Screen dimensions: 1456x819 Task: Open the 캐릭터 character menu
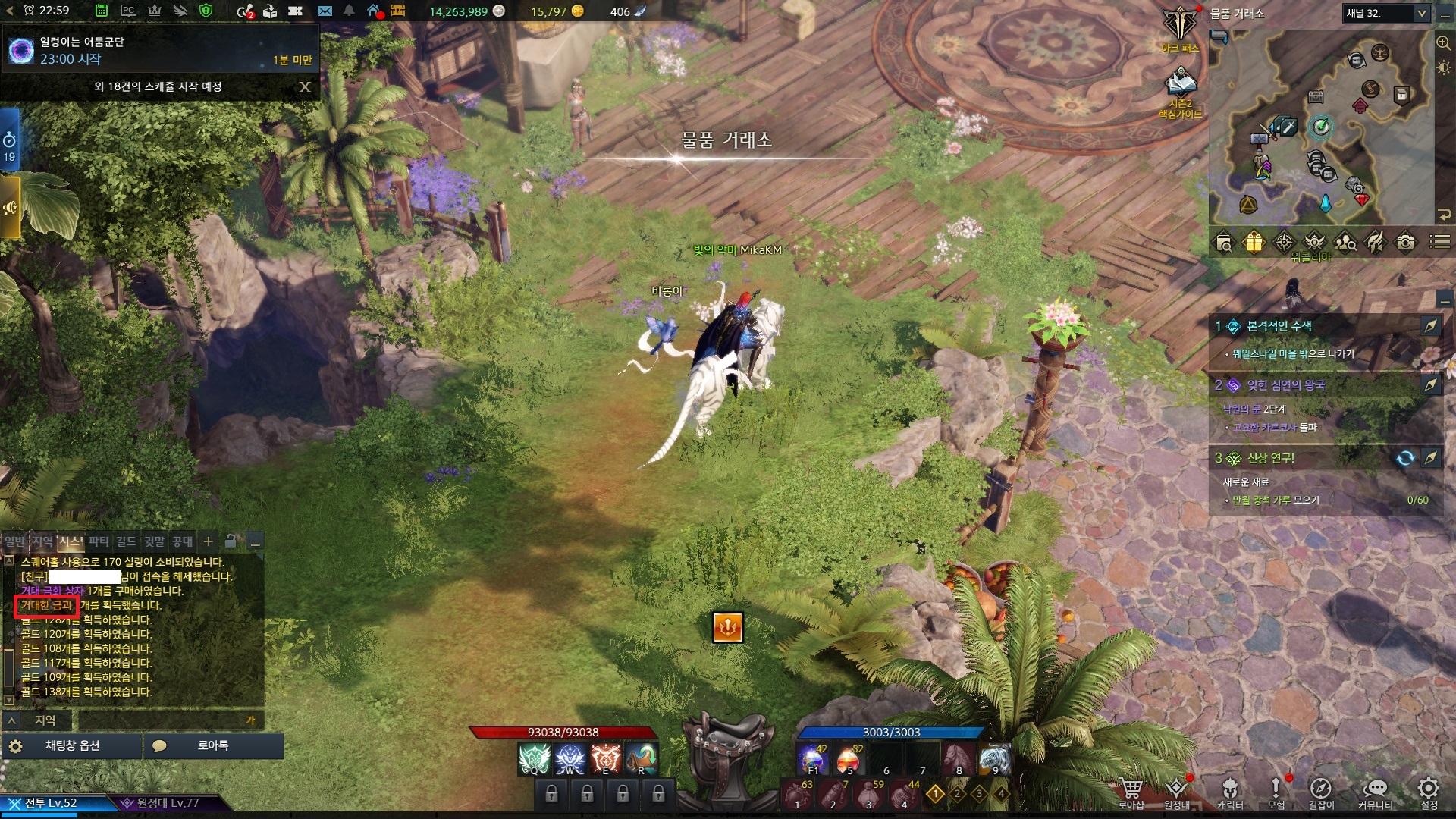click(x=1229, y=792)
